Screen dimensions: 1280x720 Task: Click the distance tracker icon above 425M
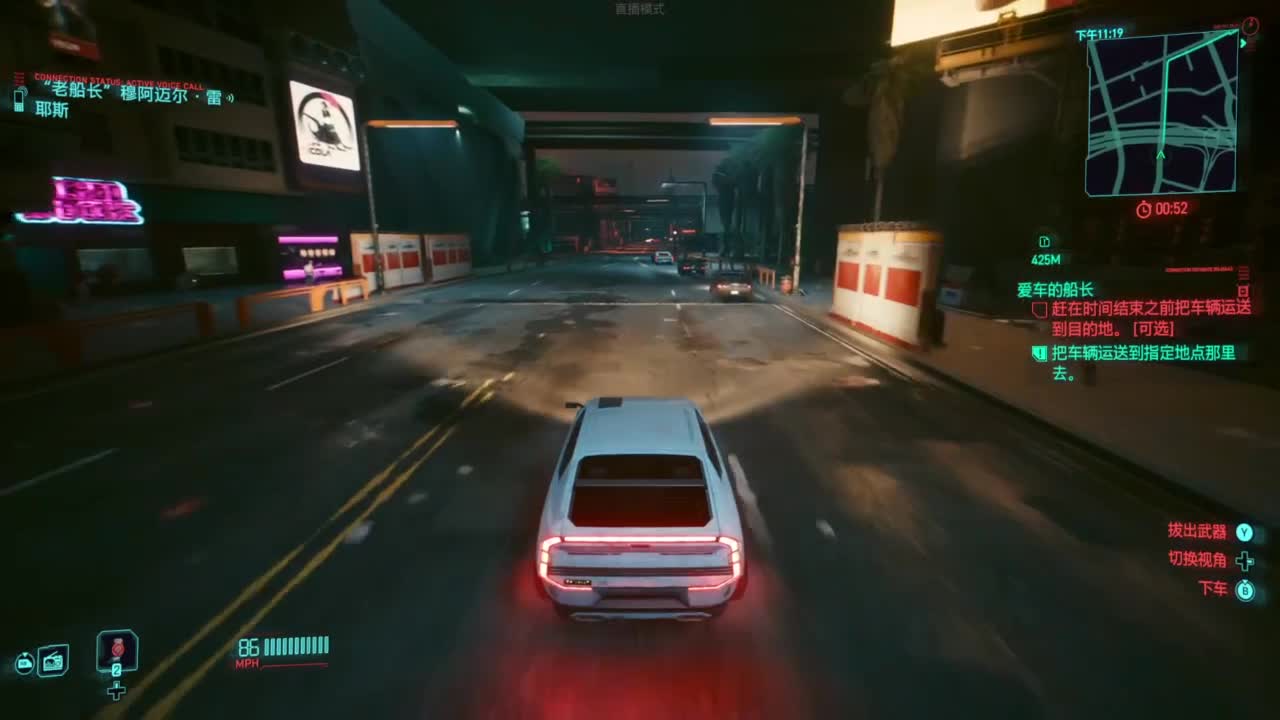1043,240
